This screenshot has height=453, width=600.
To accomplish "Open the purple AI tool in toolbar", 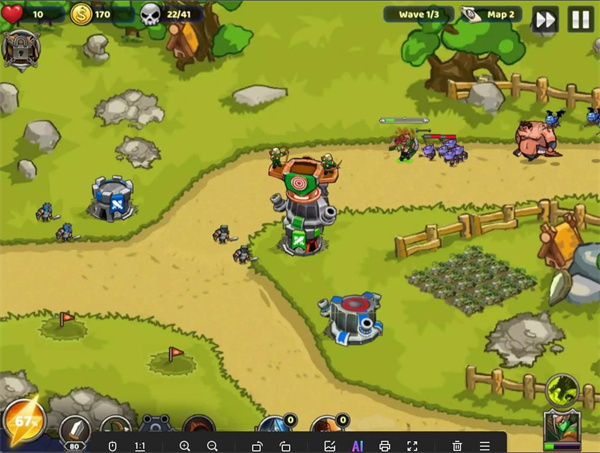I will tap(357, 445).
